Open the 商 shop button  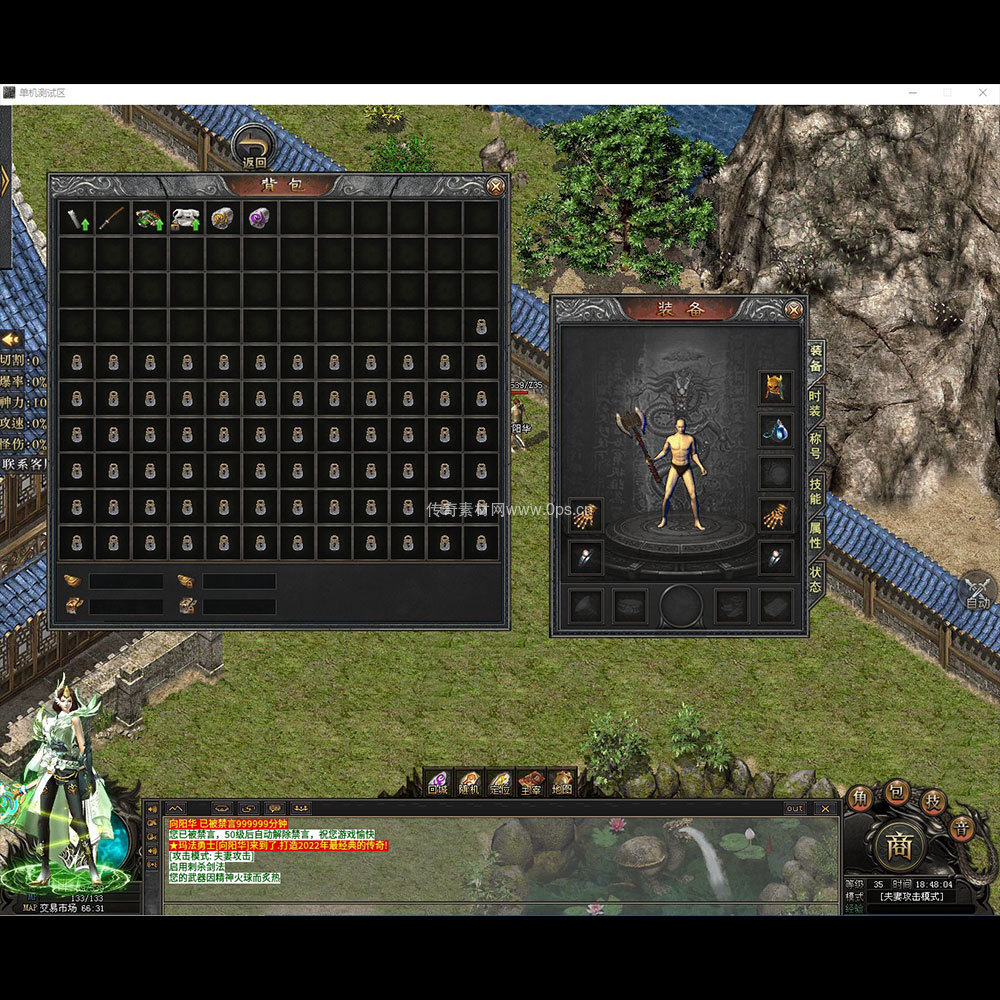click(899, 847)
